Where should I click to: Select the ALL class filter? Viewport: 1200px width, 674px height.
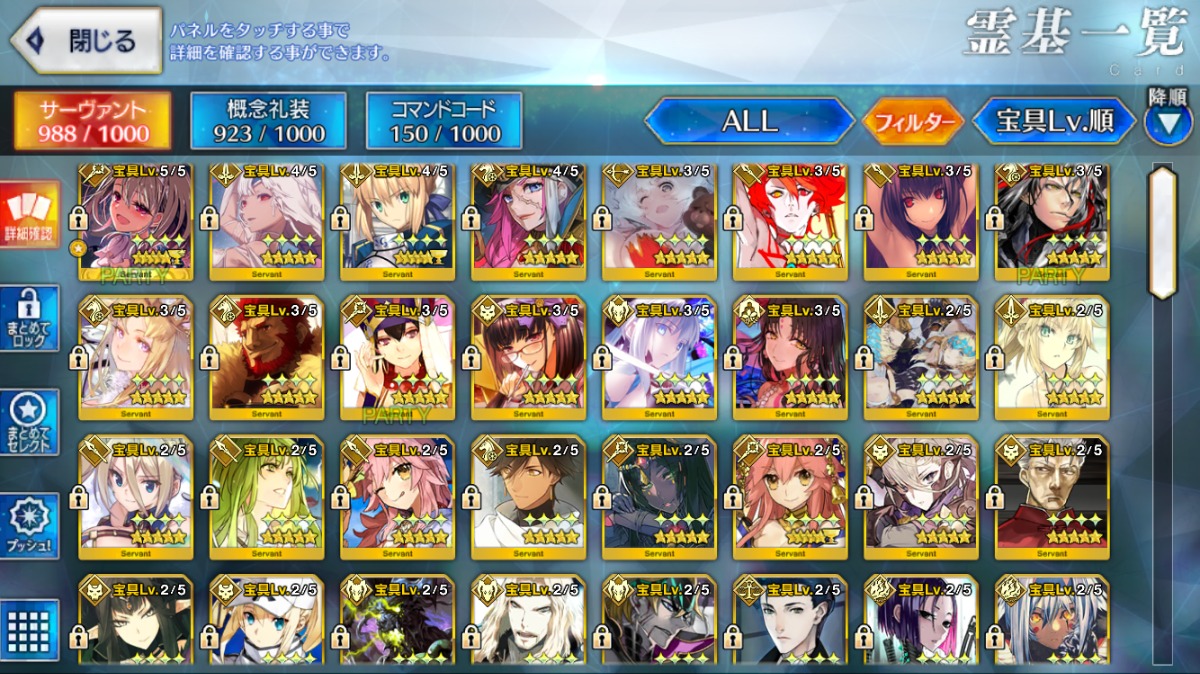click(x=749, y=122)
